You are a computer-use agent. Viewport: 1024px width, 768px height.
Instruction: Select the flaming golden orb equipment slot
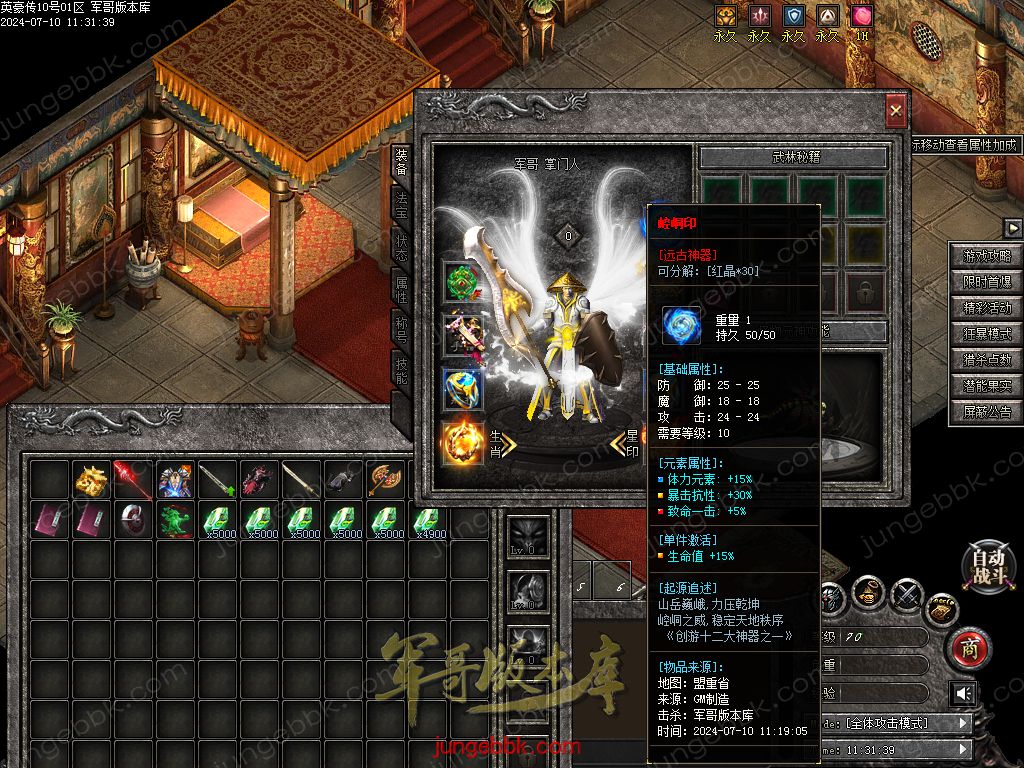tap(463, 443)
